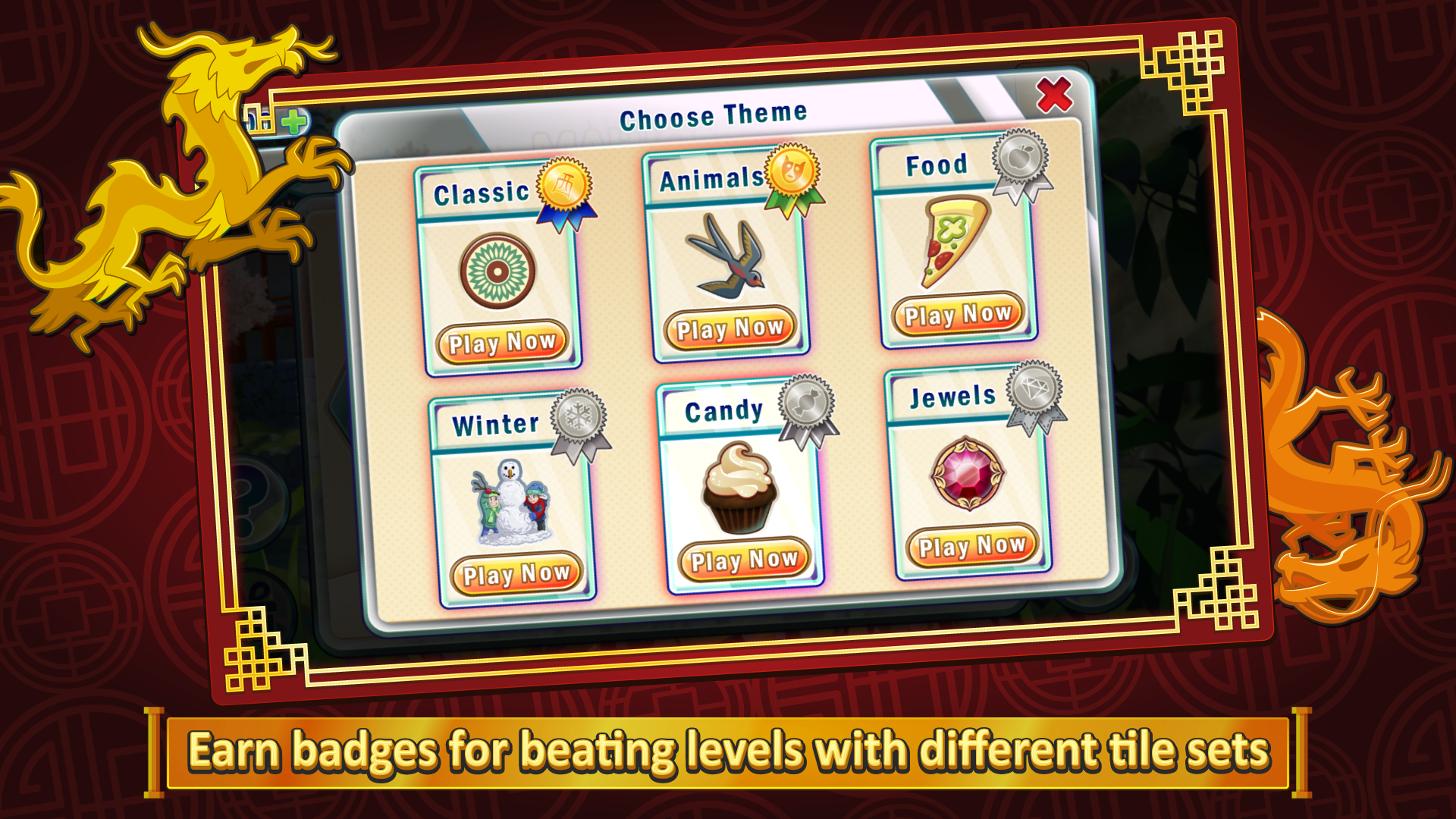Select the pizza slice icon in Food theme
The height and width of the screenshot is (819, 1456).
955,239
